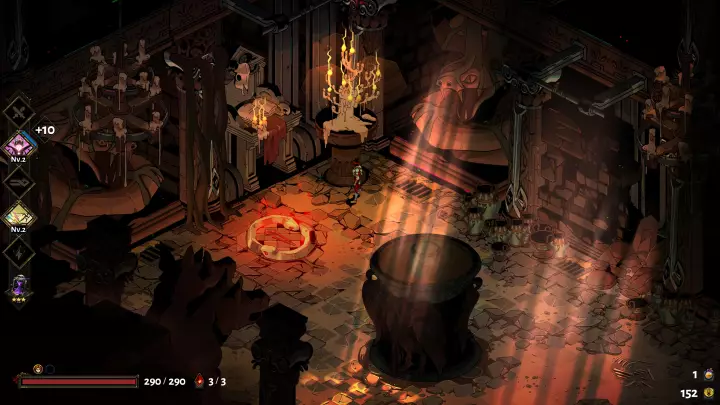Click the red bloodstone cast ammo icon
This screenshot has height=405, width=720.
(199, 381)
